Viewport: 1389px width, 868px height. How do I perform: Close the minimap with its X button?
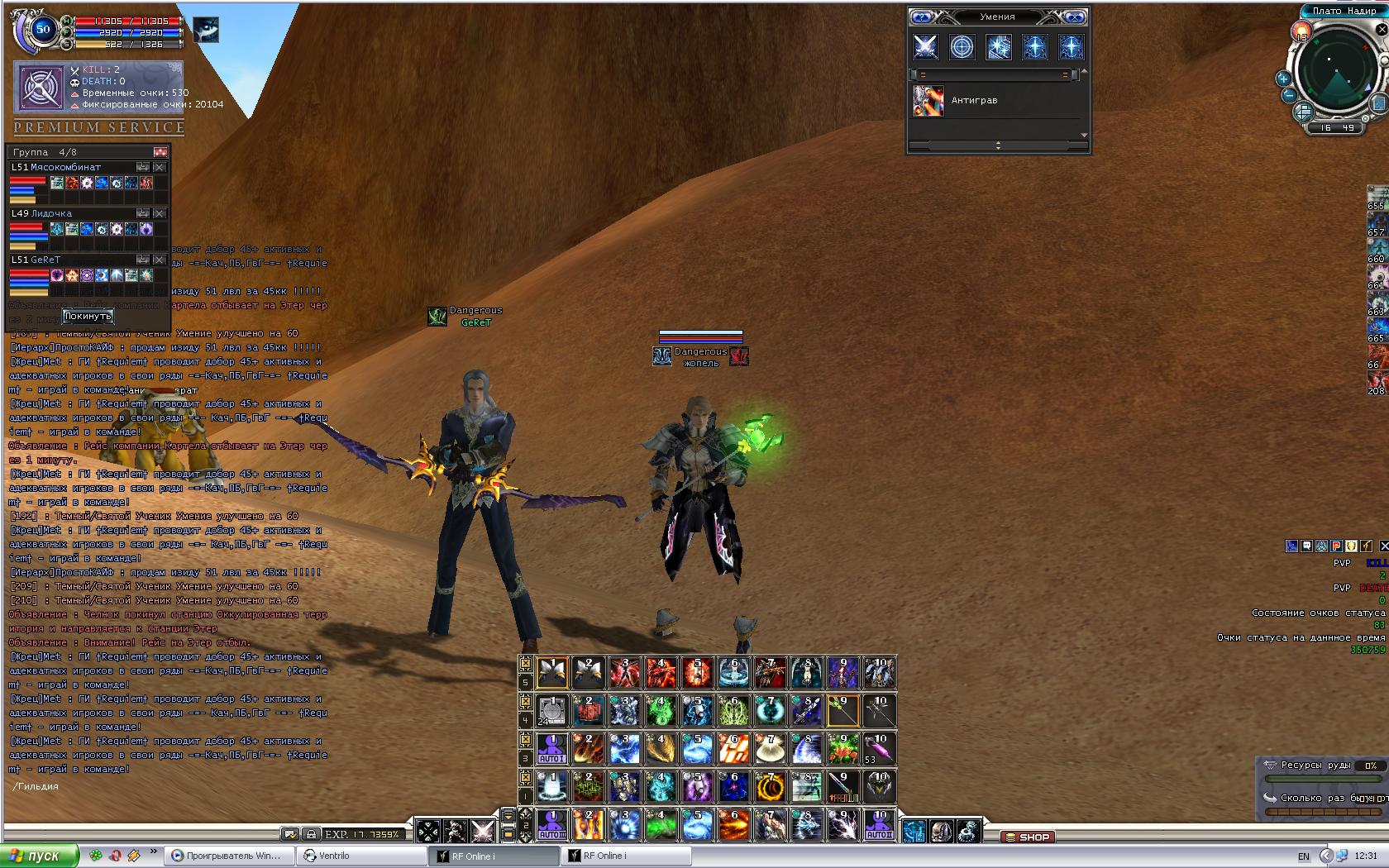[1382, 30]
